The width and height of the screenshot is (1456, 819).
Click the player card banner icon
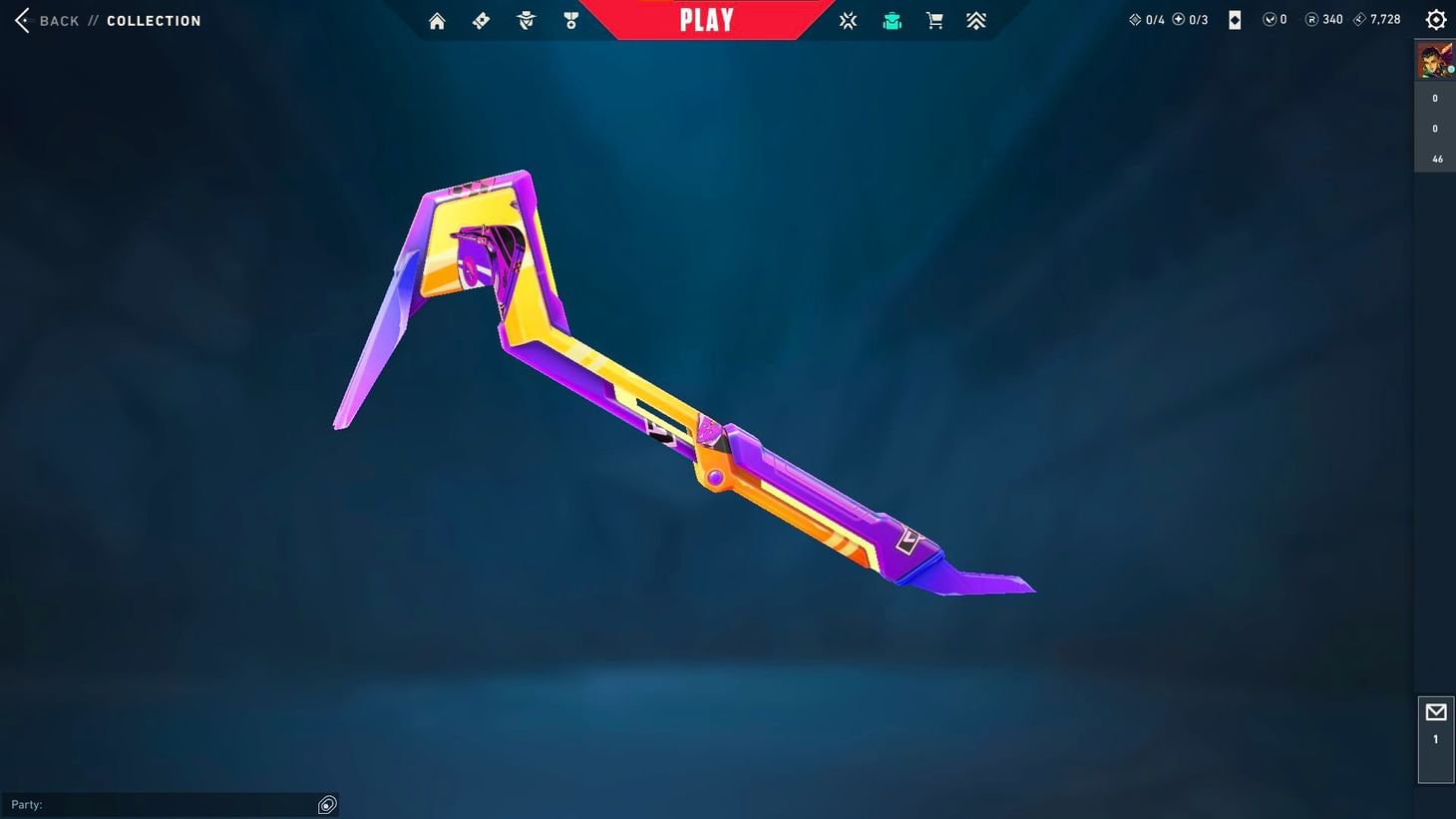tap(1234, 19)
